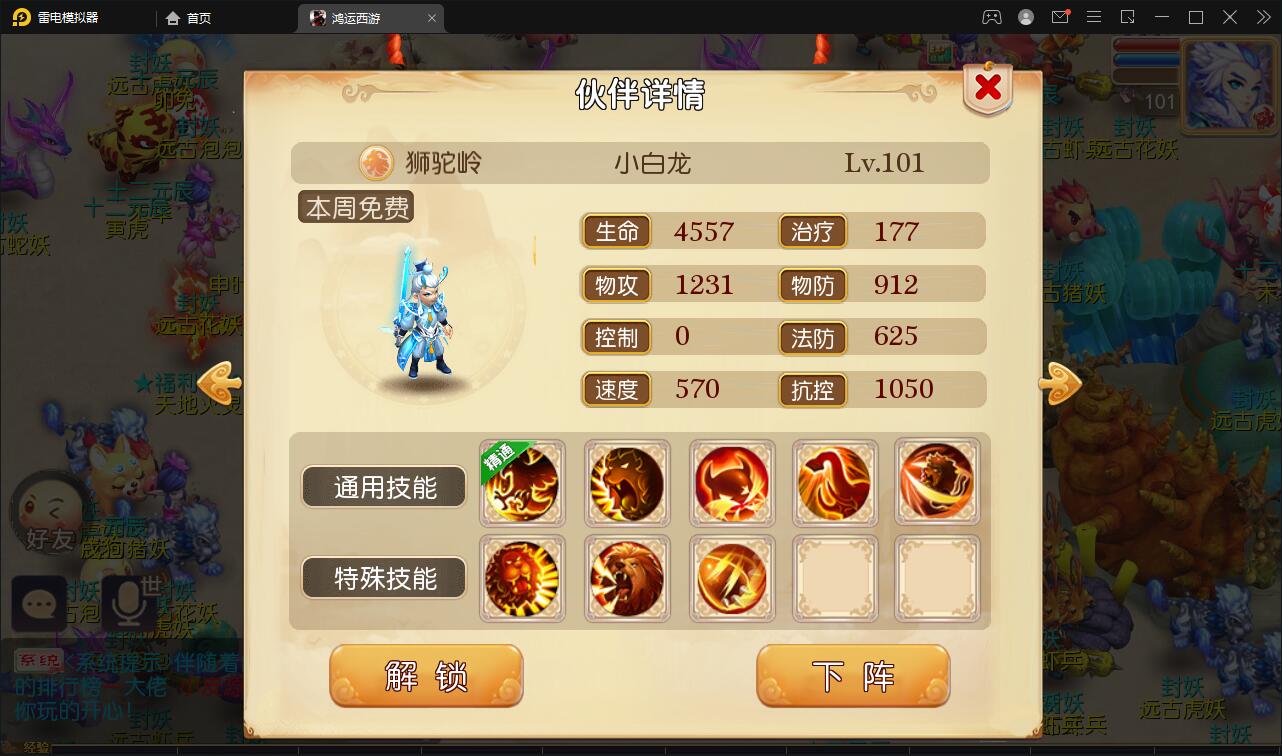Click the golden lion head special skill icon
This screenshot has height=756, width=1282.
point(522,578)
